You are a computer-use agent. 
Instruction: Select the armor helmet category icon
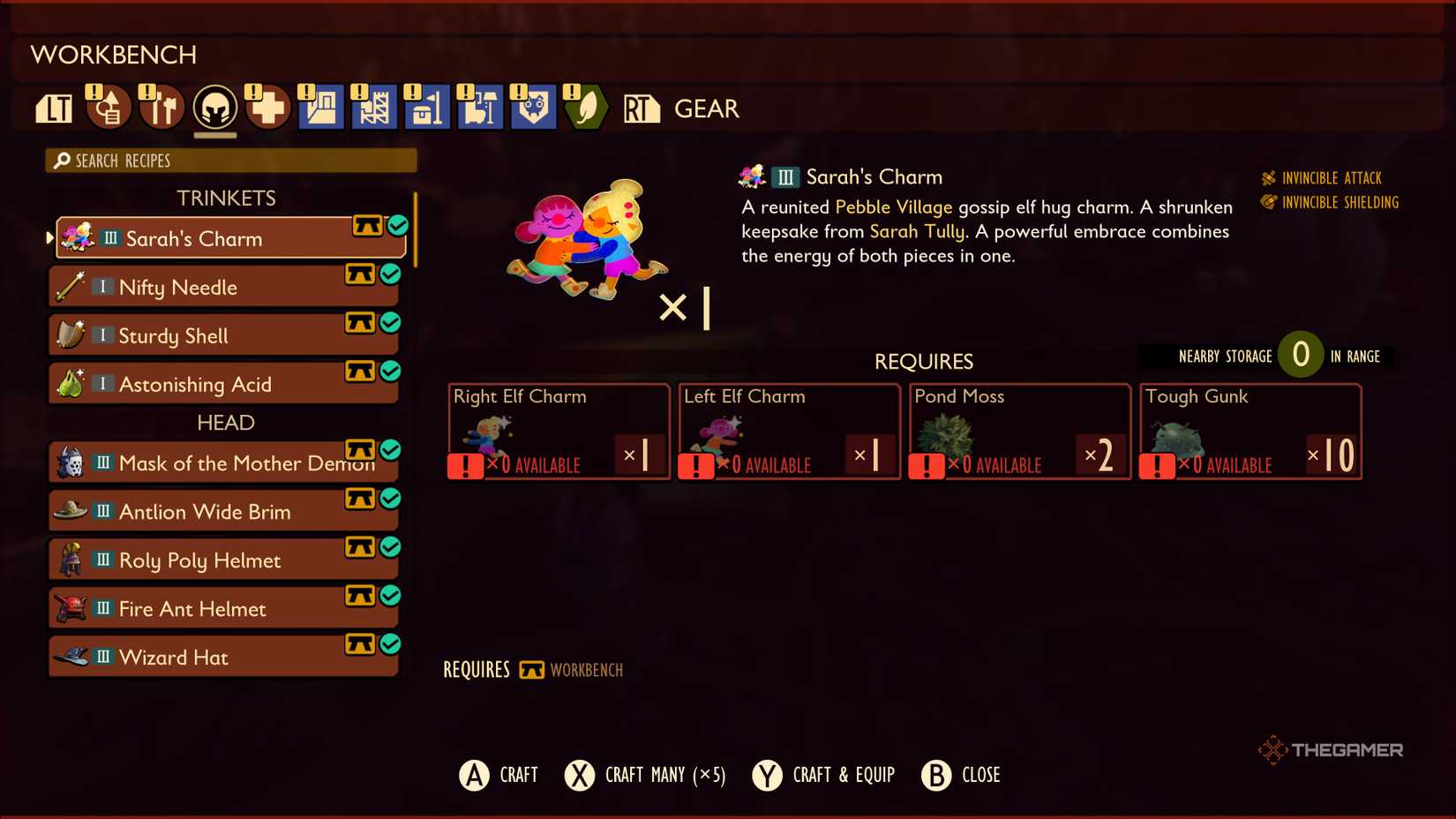click(x=214, y=108)
